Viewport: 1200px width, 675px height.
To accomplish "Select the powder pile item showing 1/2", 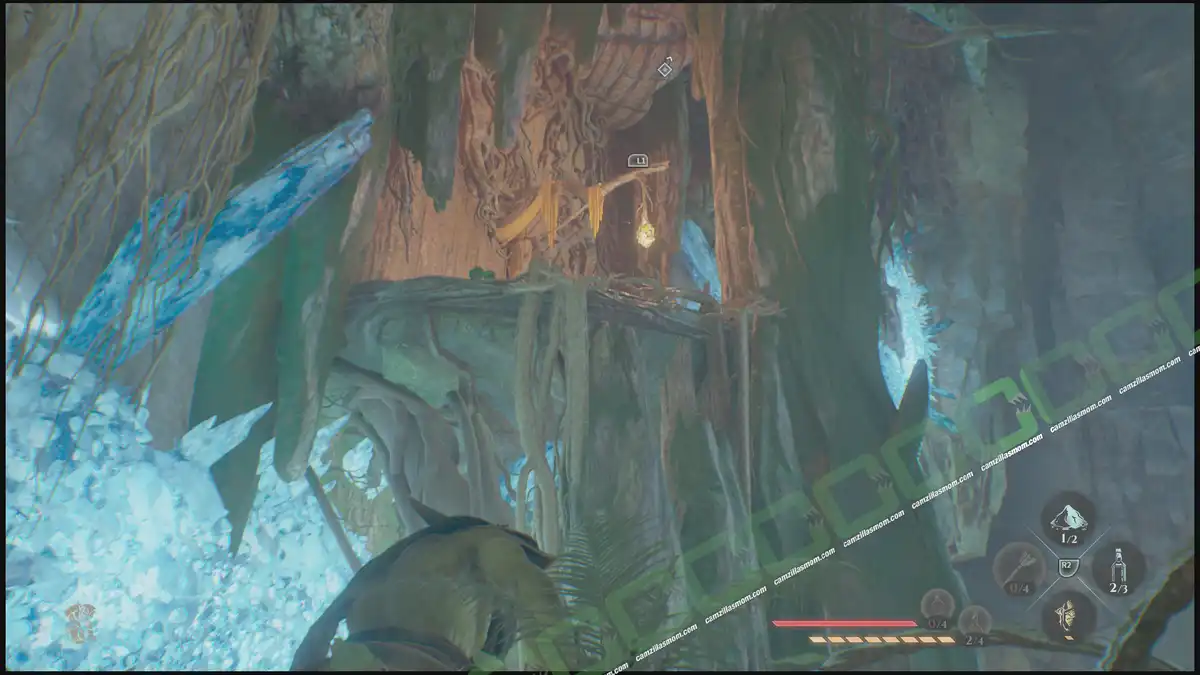I will (x=1068, y=517).
